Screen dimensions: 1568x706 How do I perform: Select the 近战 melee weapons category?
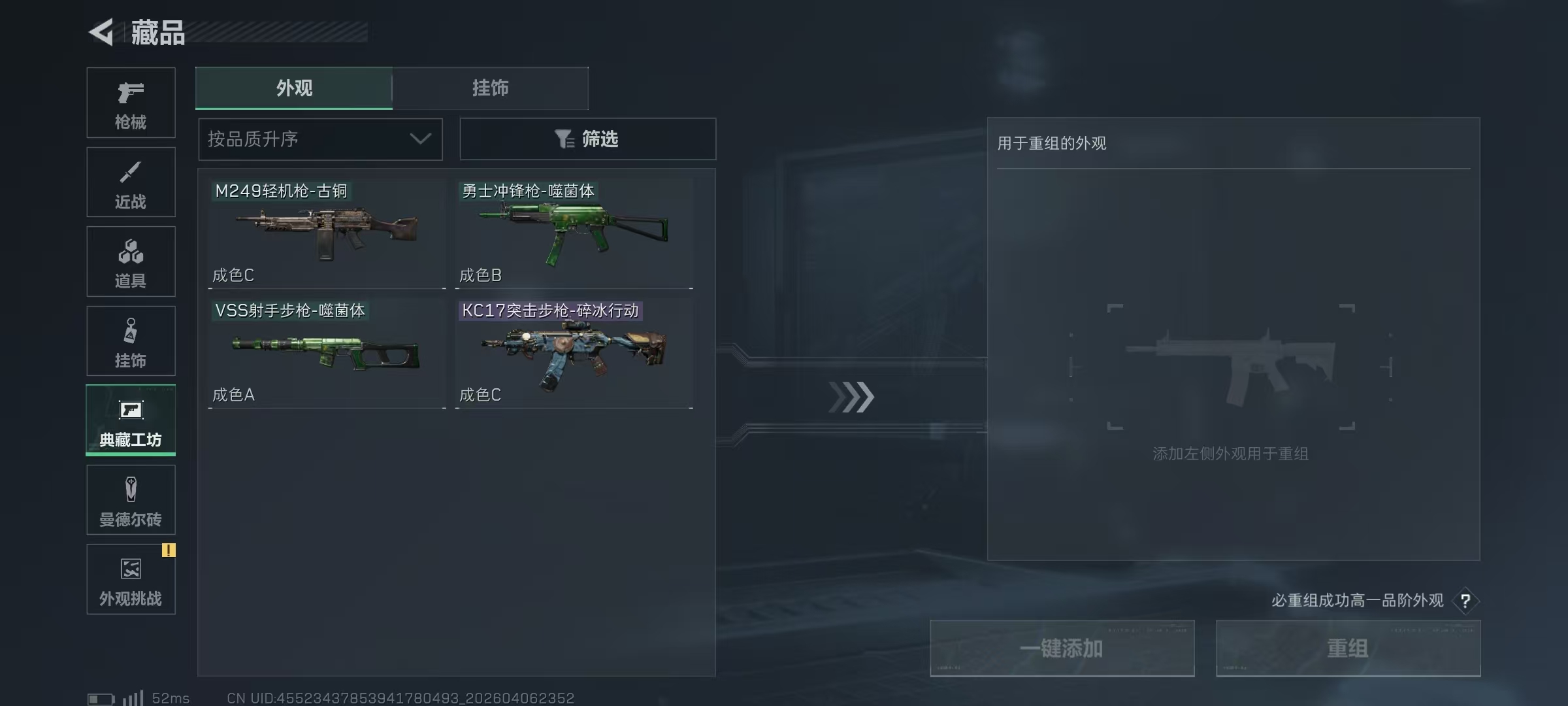(131, 182)
